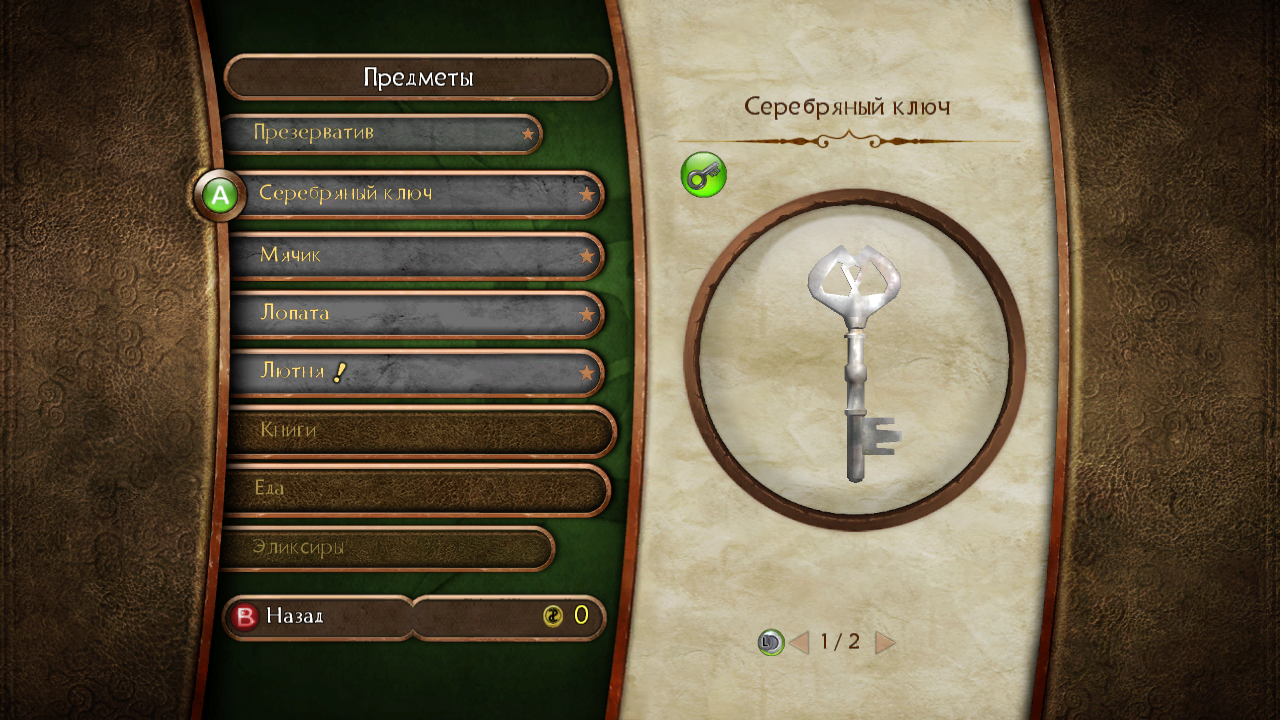Click the green key type icon
This screenshot has width=1280, height=720.
tap(703, 175)
